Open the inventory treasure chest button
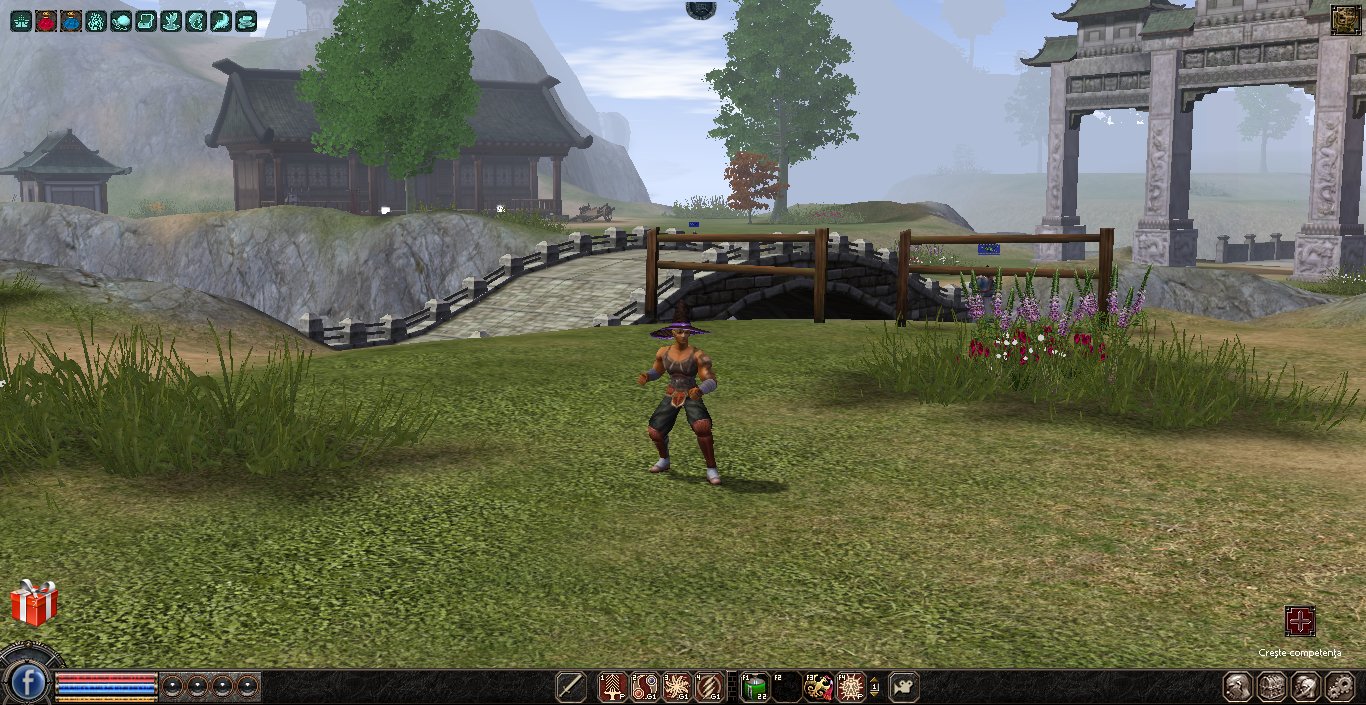The image size is (1366, 705). coord(1273,687)
